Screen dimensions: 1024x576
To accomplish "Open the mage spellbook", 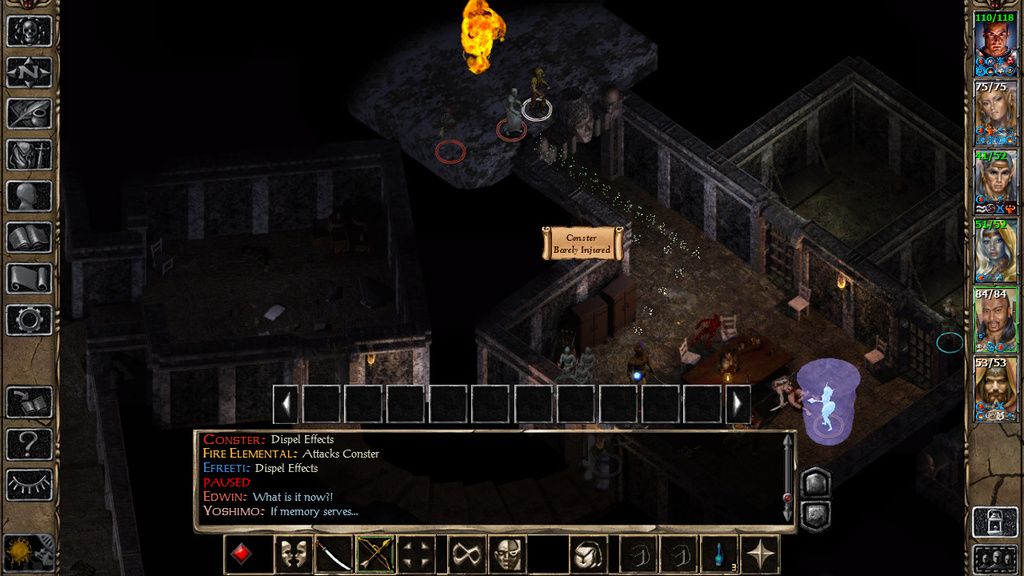I will [29, 237].
